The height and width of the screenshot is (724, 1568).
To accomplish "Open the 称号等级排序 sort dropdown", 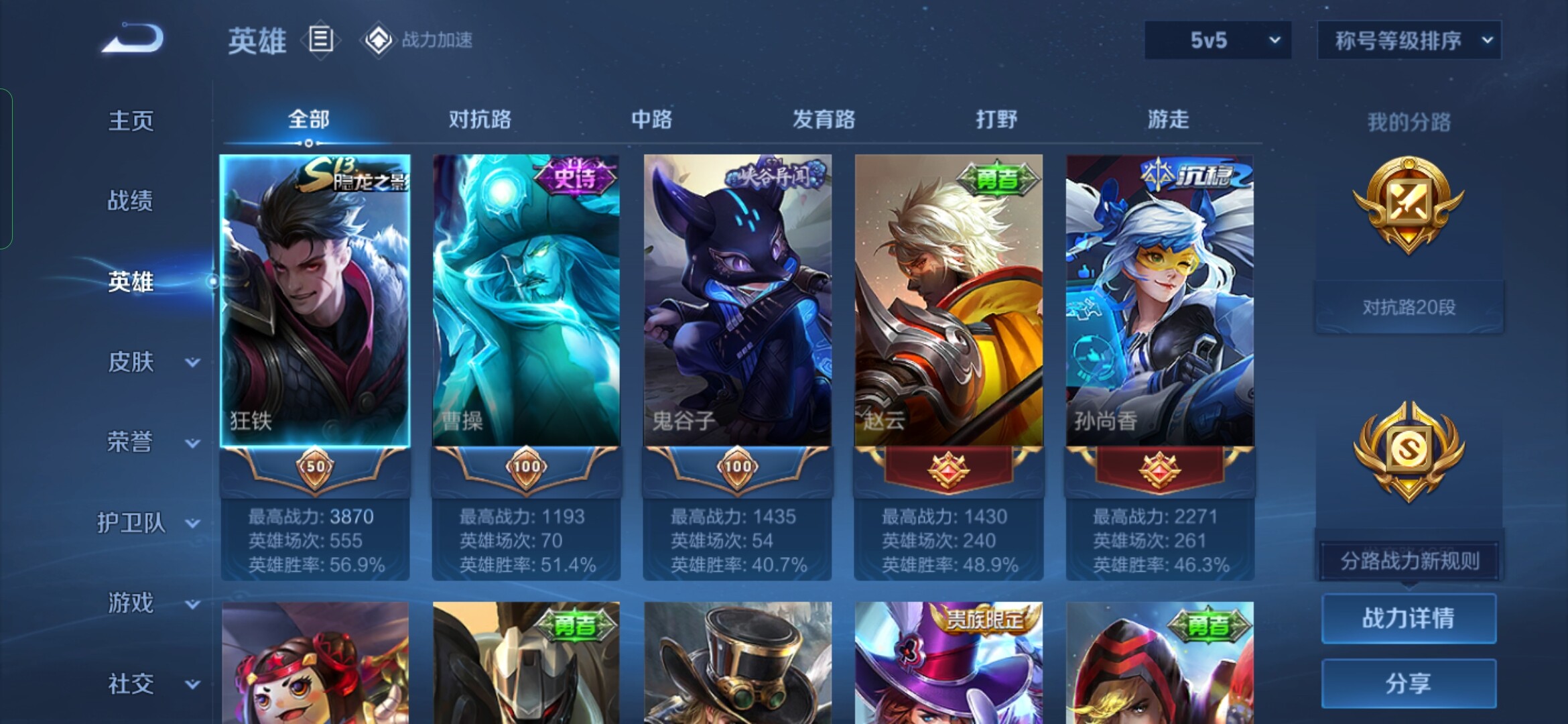I will click(x=1409, y=40).
